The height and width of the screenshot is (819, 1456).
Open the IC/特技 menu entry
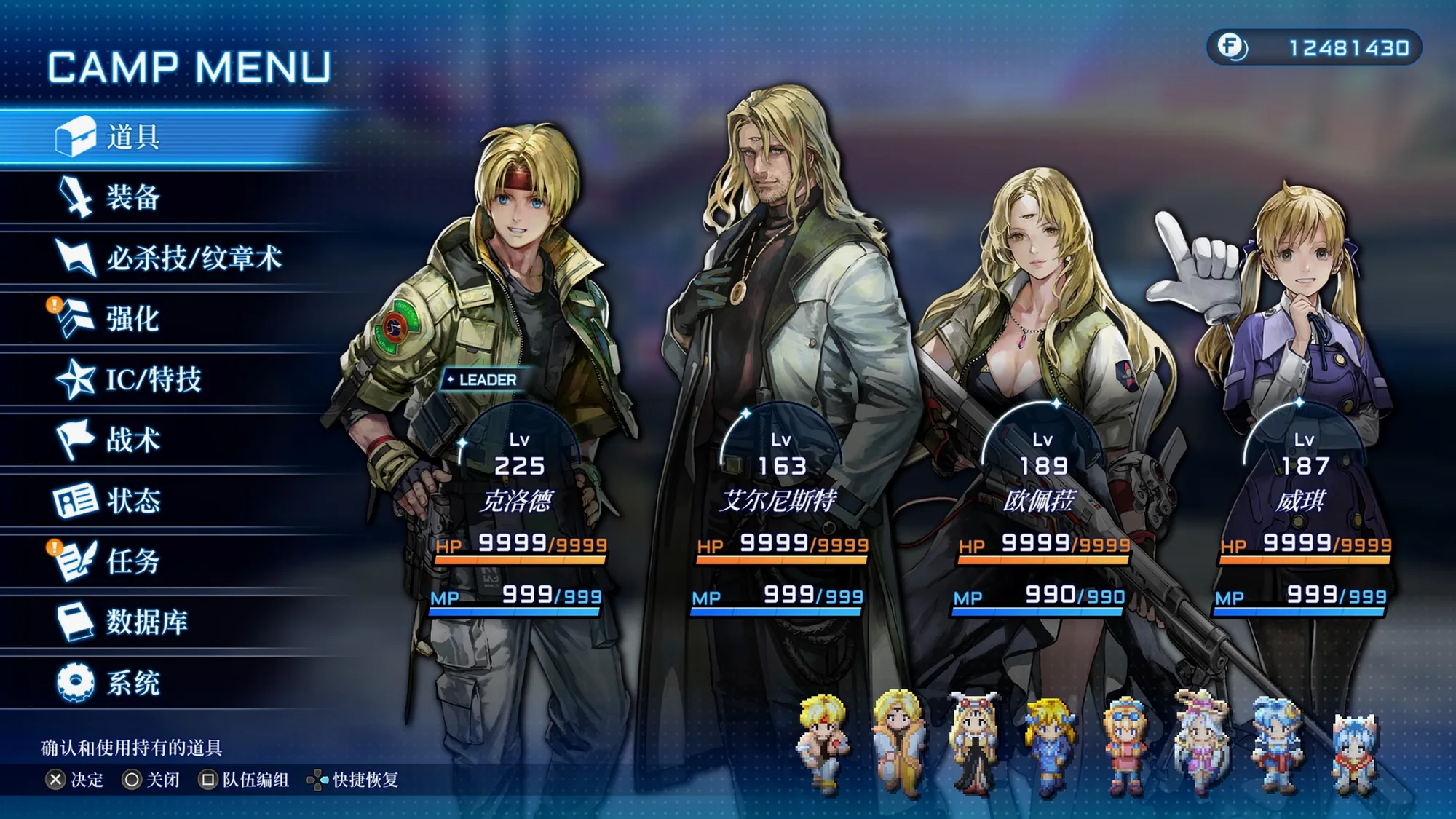pyautogui.click(x=153, y=379)
